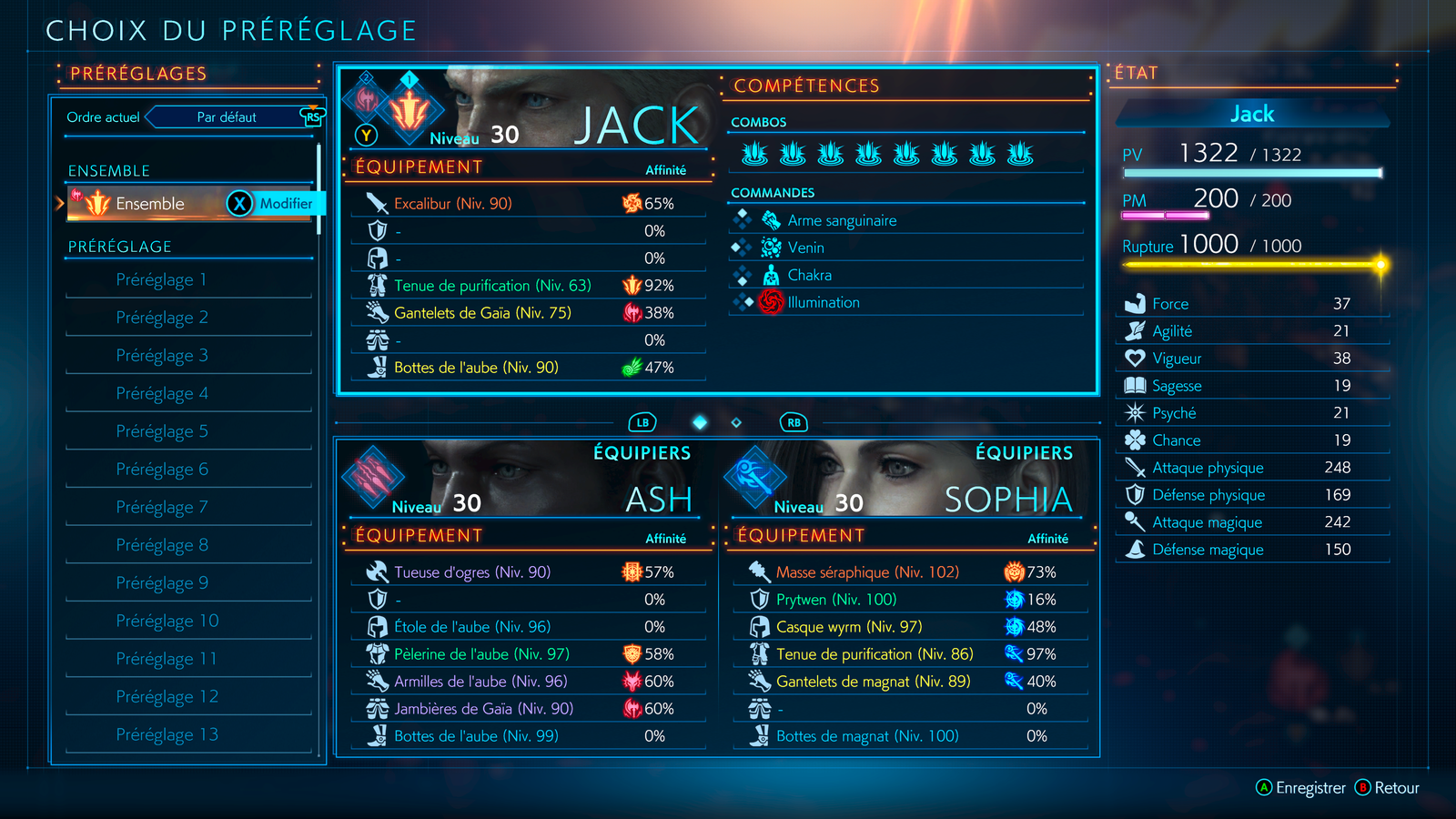The image size is (1456, 819).
Task: Select the Illumination command
Action: click(823, 302)
